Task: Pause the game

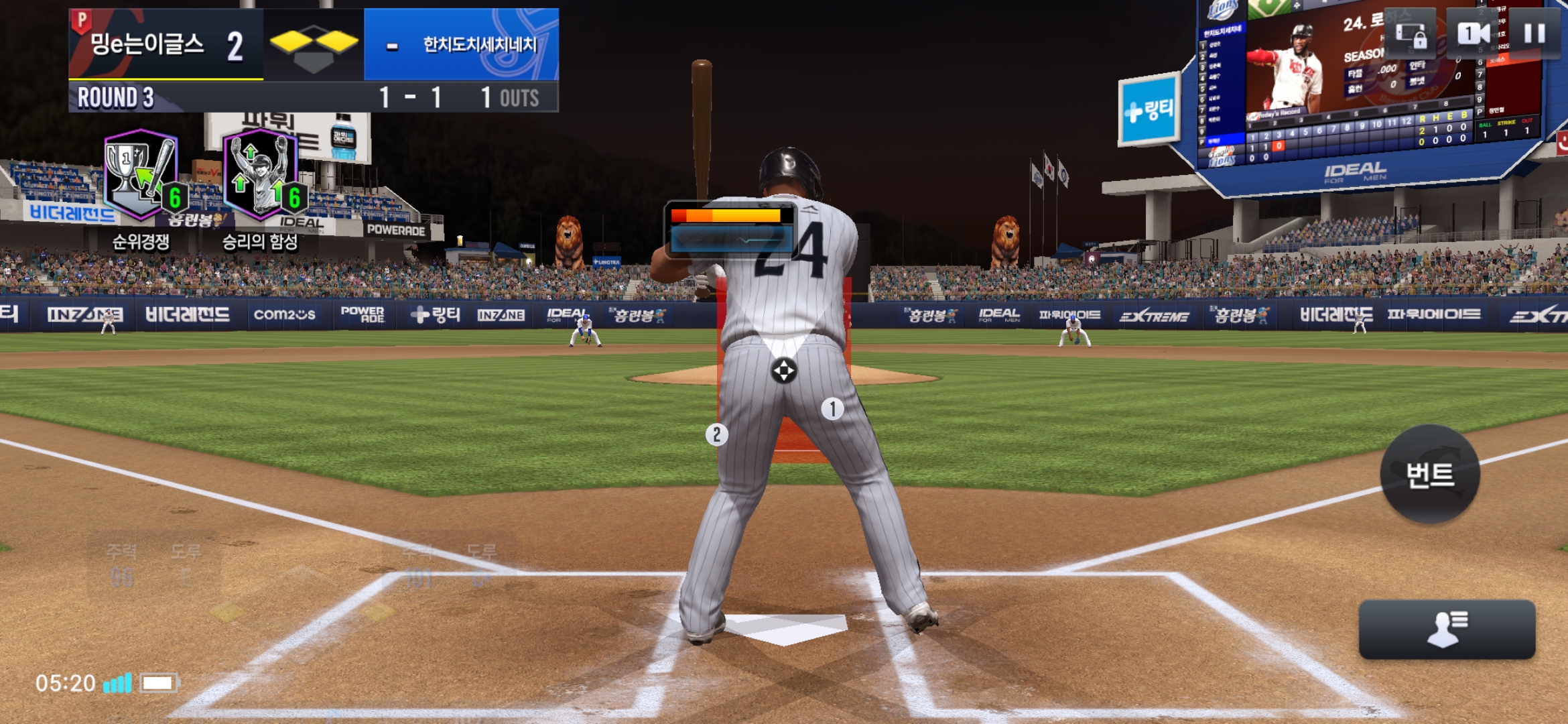Action: coord(1534,34)
